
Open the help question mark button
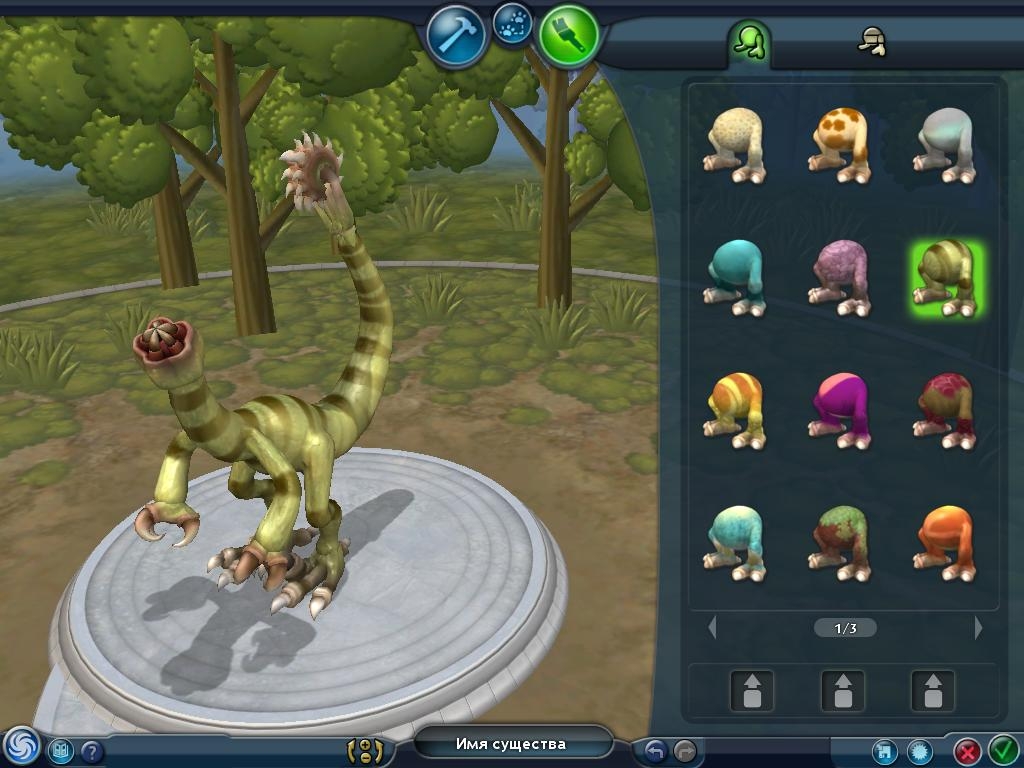(92, 750)
